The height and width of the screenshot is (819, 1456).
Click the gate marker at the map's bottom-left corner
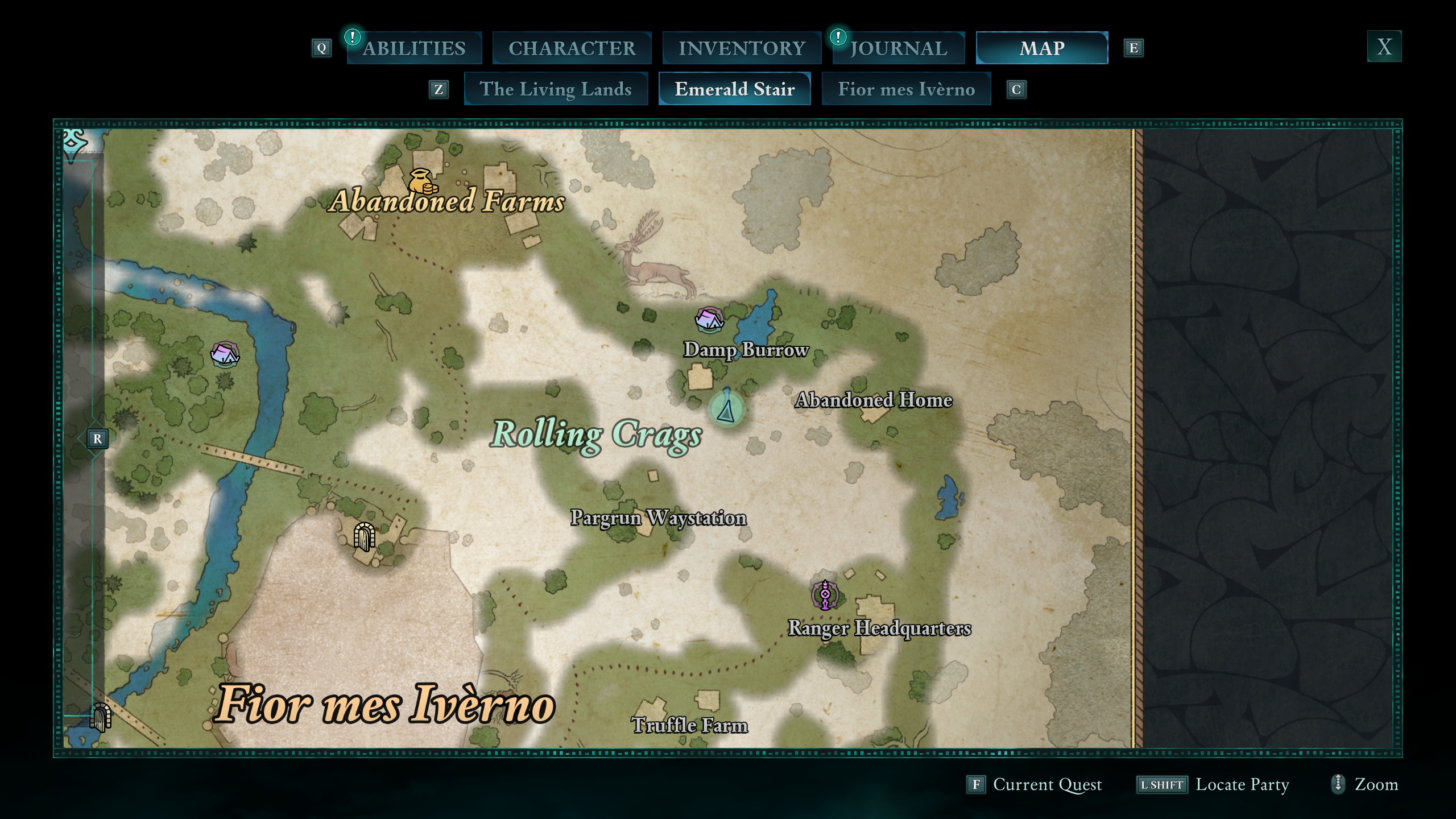click(x=101, y=717)
